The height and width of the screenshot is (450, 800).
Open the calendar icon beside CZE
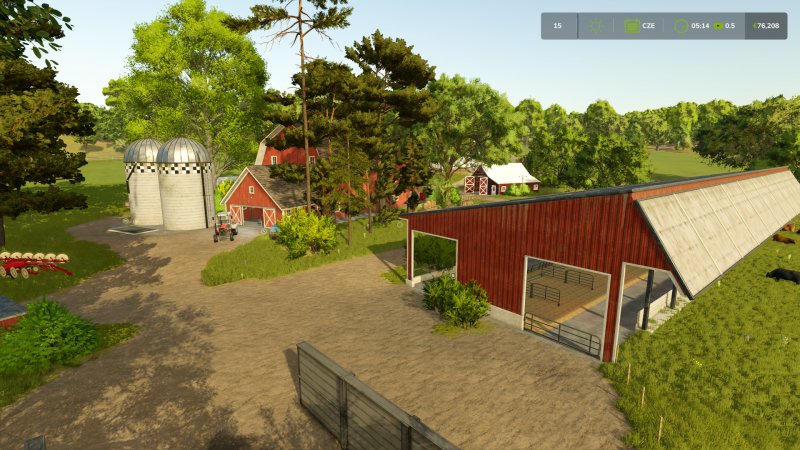click(632, 26)
